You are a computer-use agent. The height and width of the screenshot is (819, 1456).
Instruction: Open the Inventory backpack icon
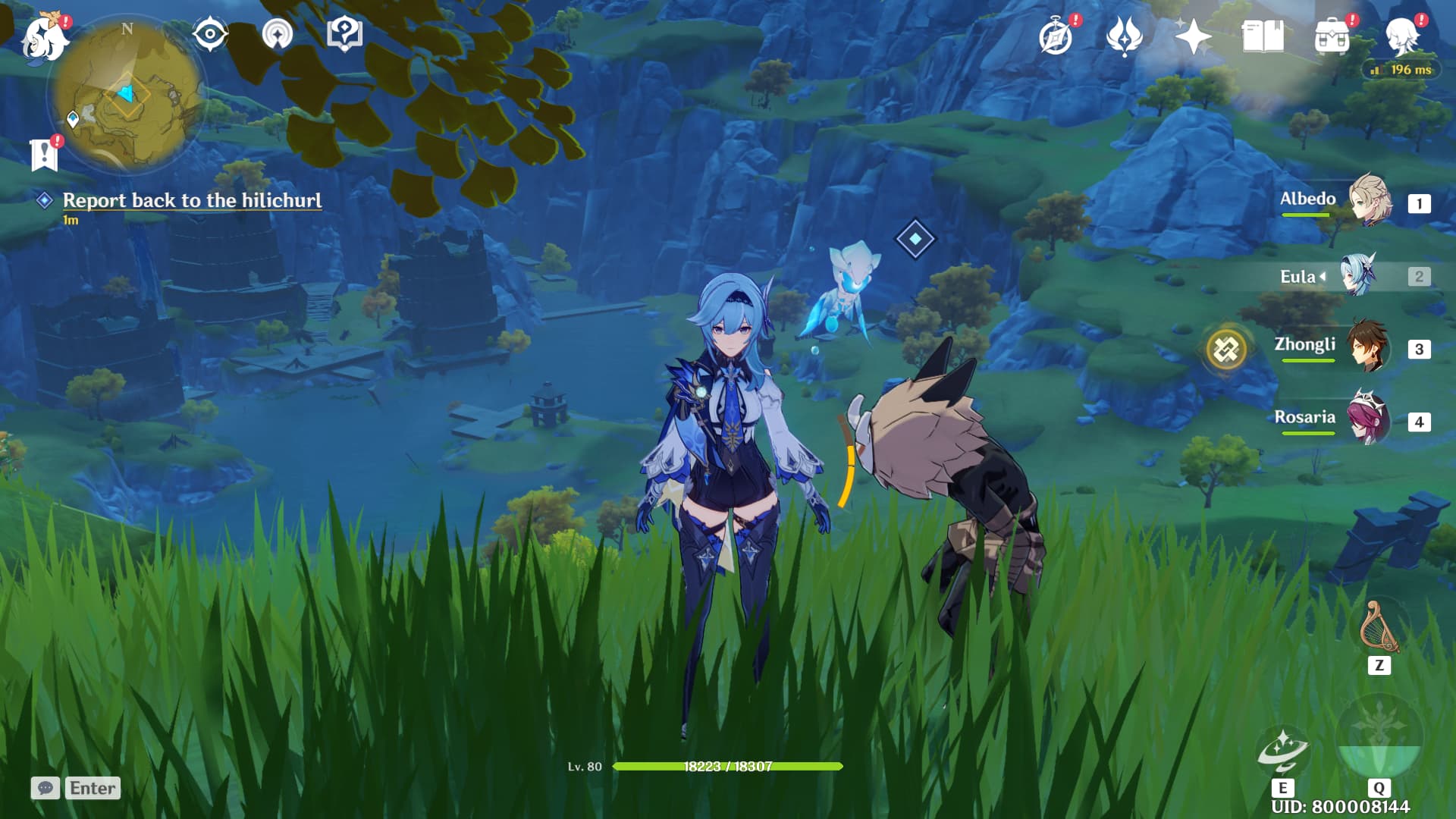1329,36
